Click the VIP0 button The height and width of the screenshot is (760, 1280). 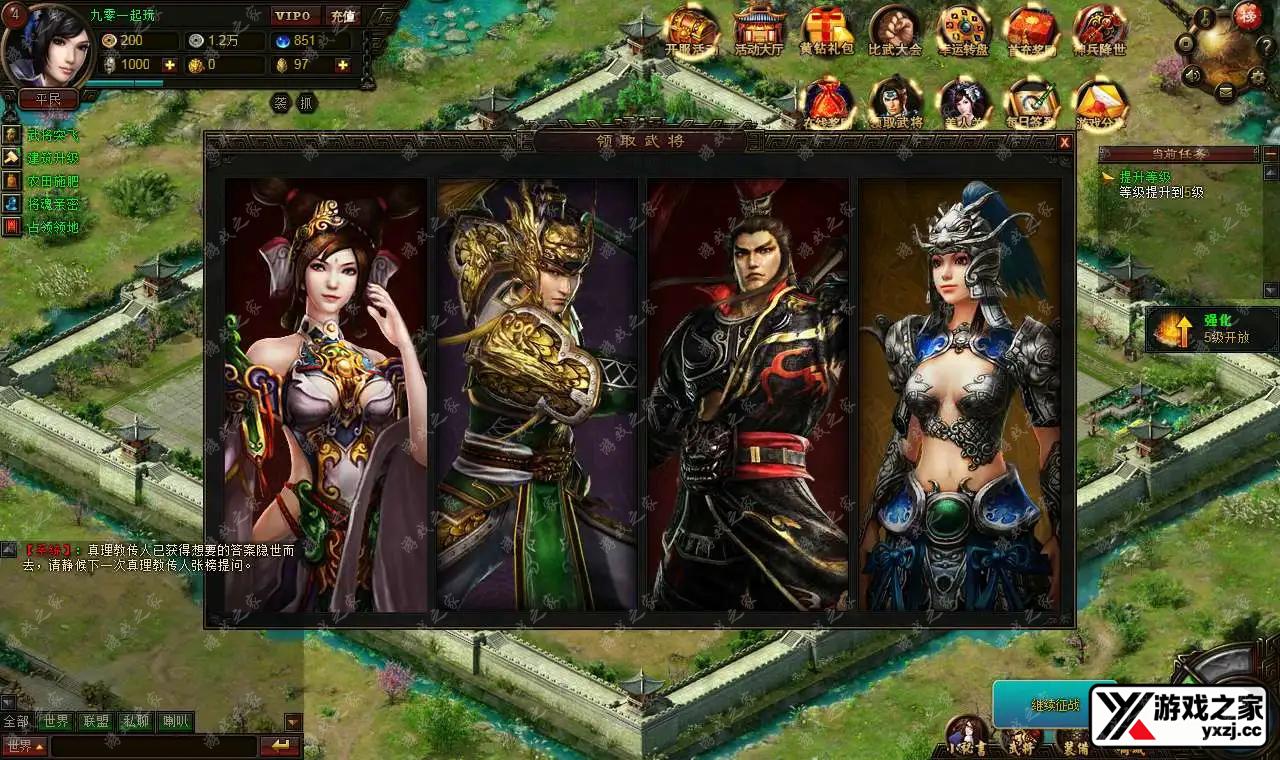(295, 16)
